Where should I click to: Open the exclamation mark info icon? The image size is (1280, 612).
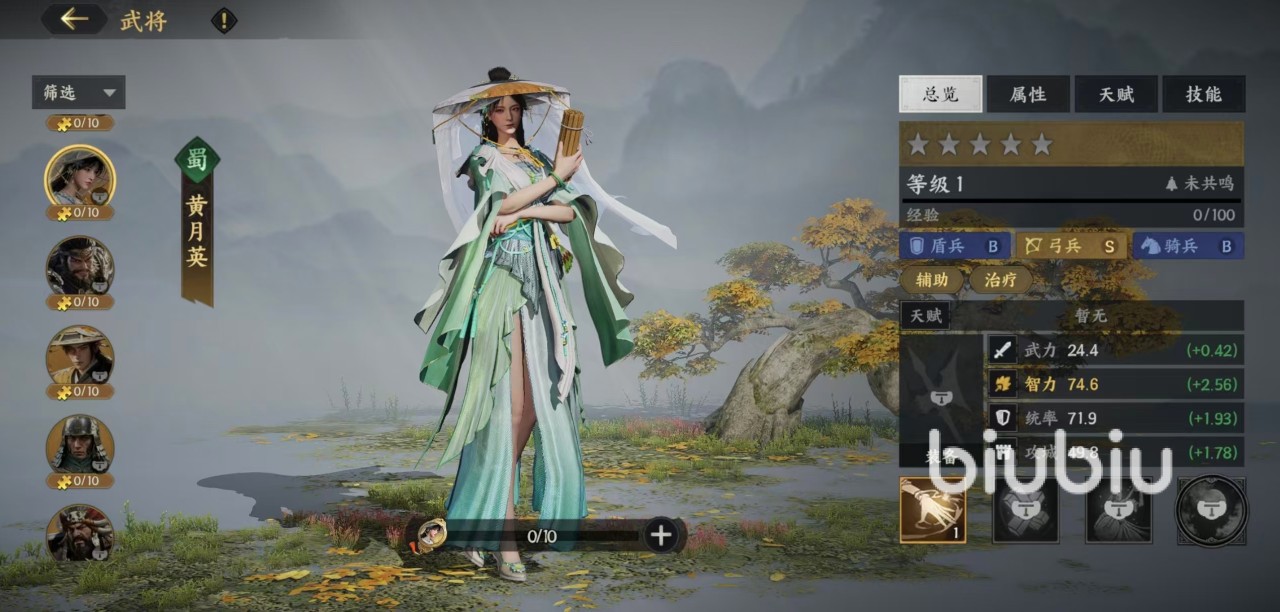pyautogui.click(x=224, y=20)
